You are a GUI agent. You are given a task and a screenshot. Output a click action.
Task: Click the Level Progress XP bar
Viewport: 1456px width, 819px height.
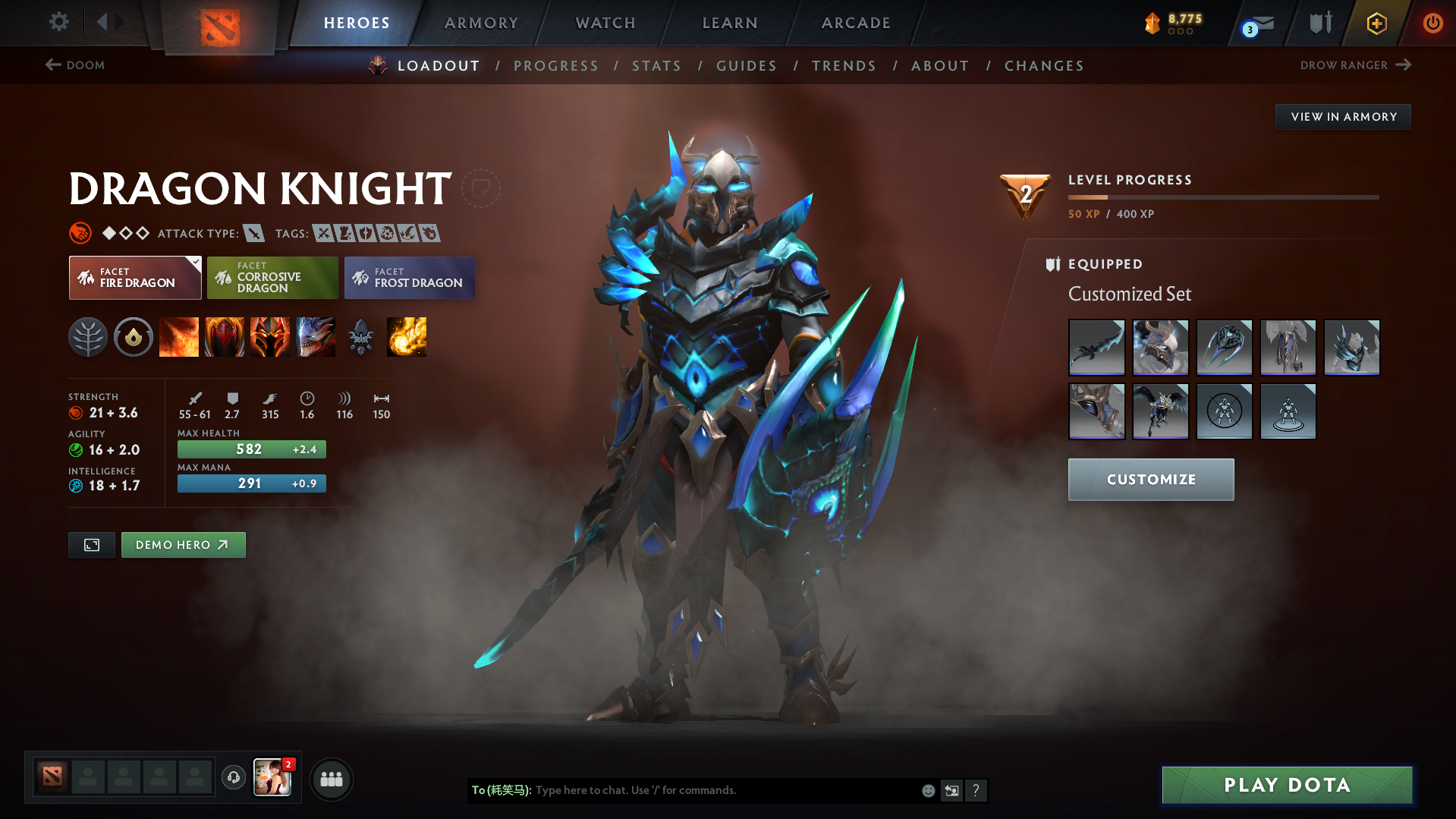pos(1223,197)
